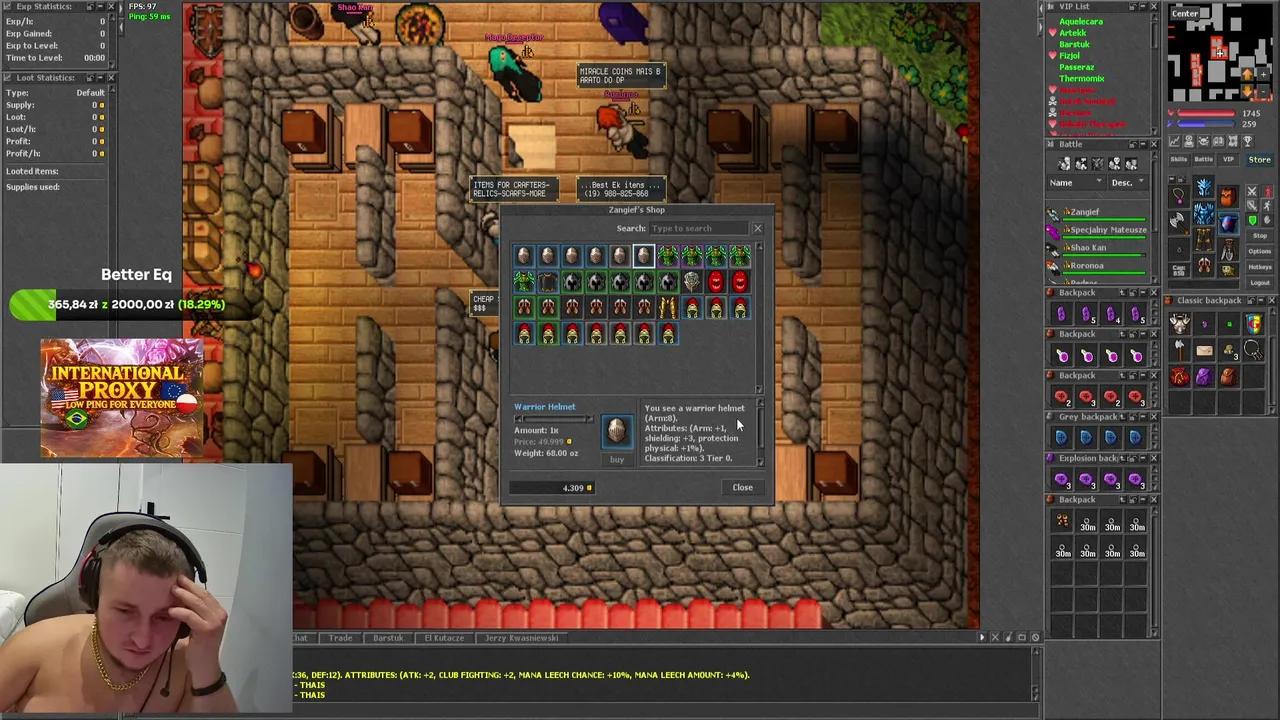
Task: Change the Default type in Loot Statistics
Action: tap(90, 92)
